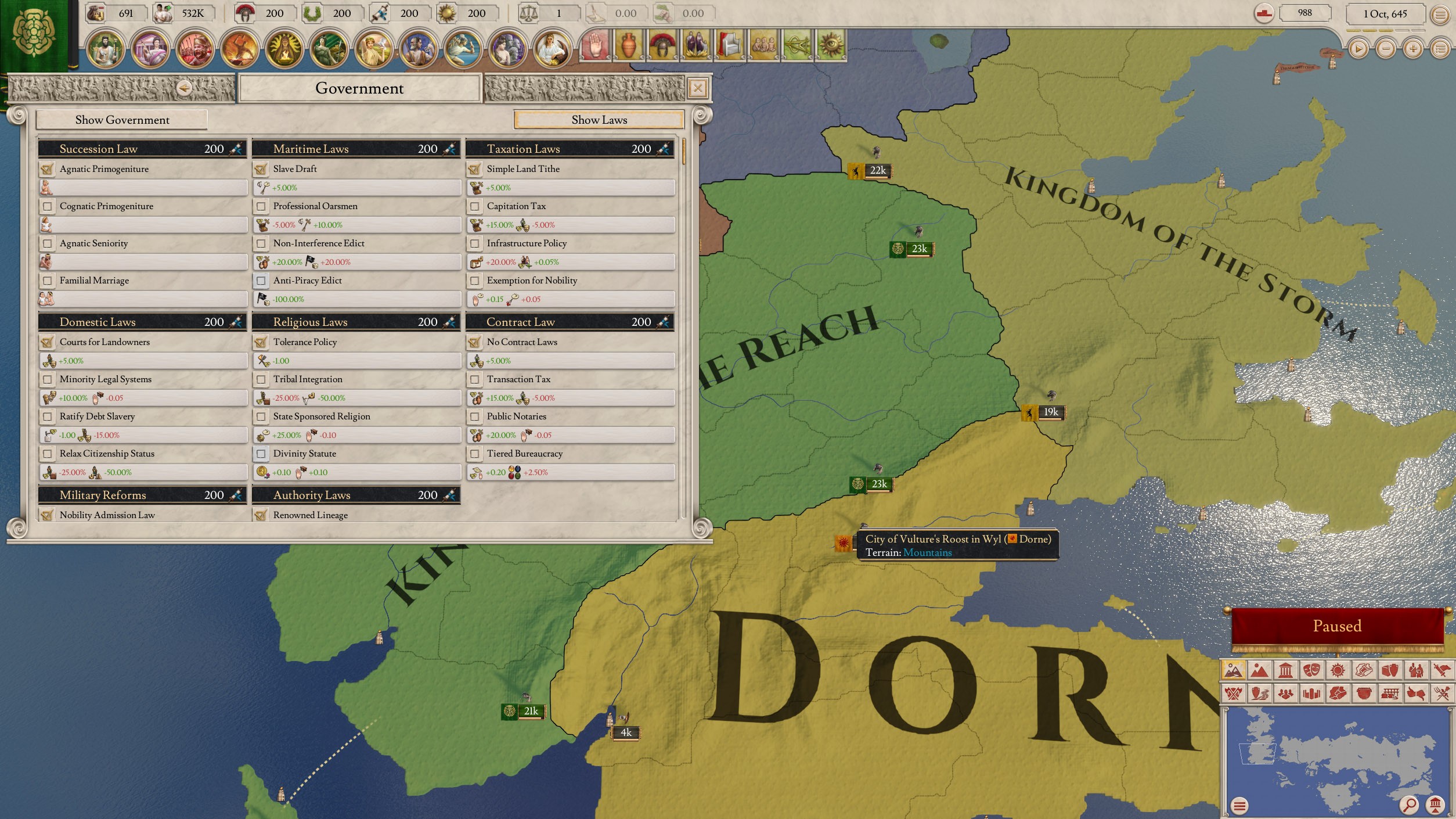Choose the Capitation Tax law
The width and height of the screenshot is (1456, 819).
pyautogui.click(x=475, y=206)
